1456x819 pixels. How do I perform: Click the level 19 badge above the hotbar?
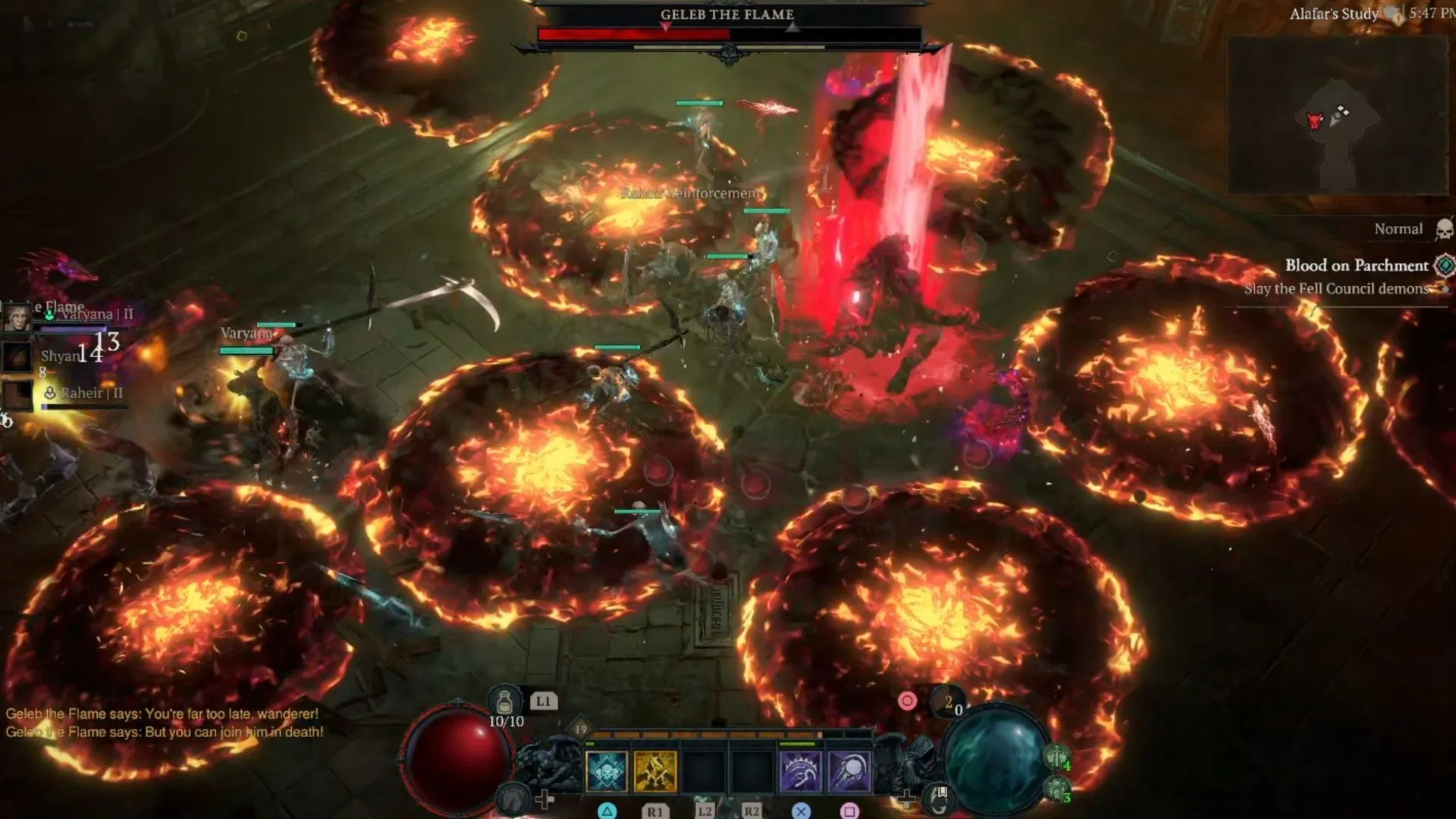(x=581, y=730)
